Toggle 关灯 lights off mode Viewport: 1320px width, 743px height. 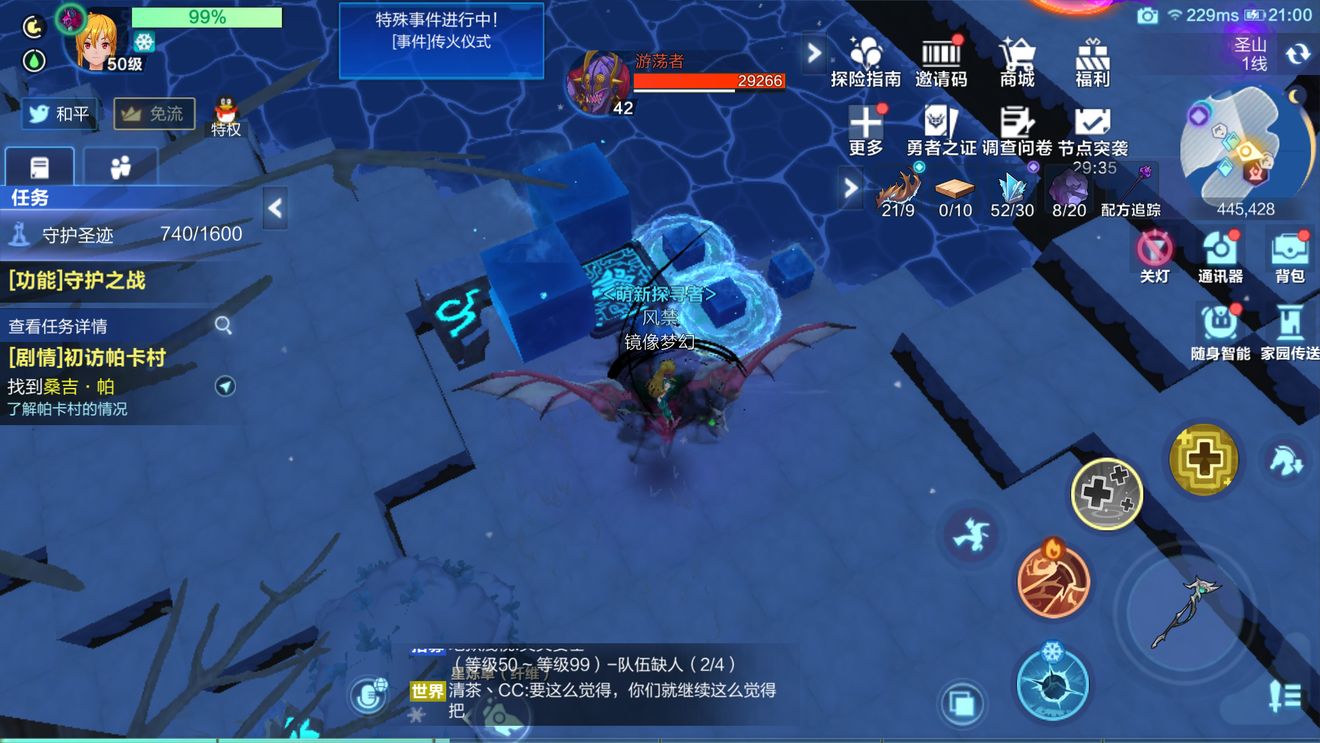coord(1151,255)
